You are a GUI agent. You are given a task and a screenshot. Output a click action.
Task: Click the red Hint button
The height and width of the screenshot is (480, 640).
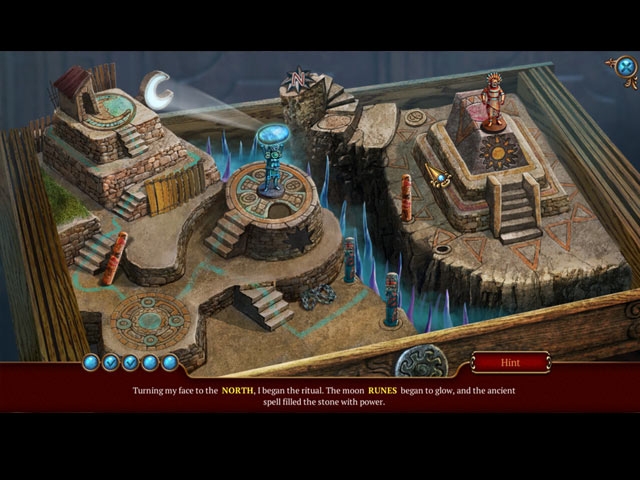pyautogui.click(x=510, y=362)
